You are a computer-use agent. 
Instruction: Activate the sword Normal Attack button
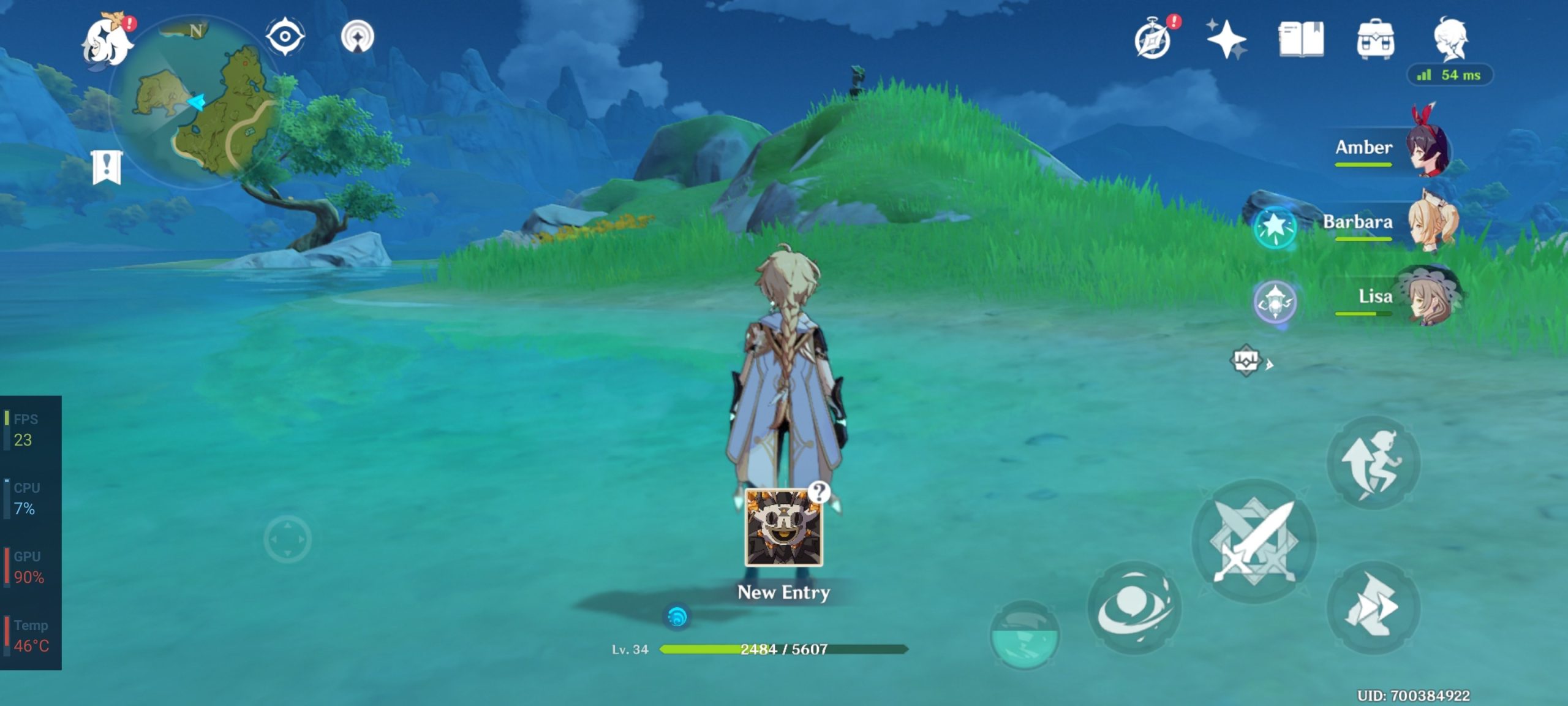pyautogui.click(x=1254, y=541)
